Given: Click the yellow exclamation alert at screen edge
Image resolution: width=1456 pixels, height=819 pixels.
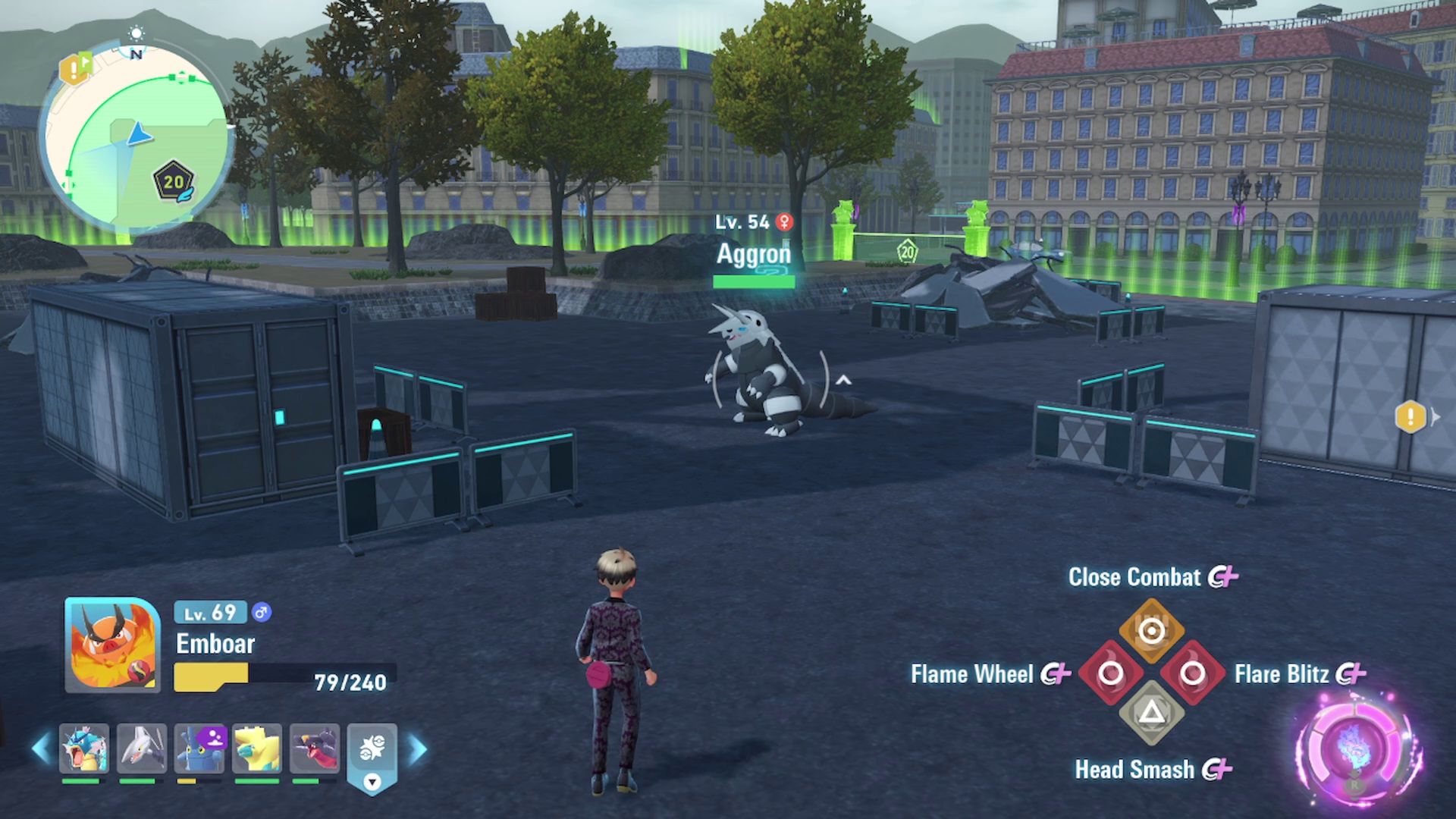Looking at the screenshot, I should pos(1410,416).
